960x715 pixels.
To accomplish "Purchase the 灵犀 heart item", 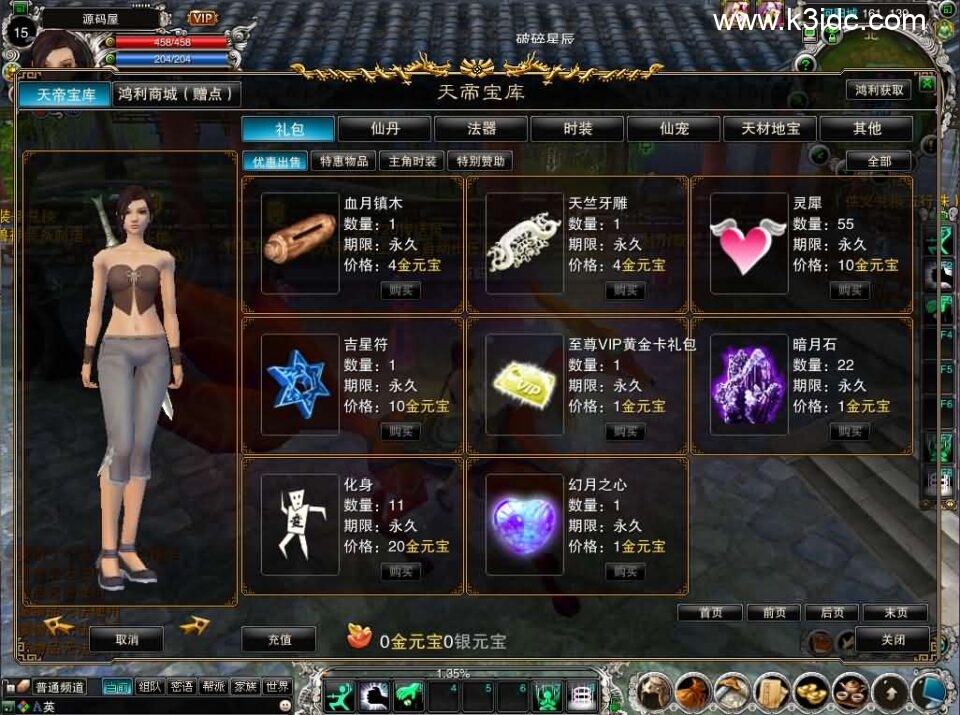I will 849,290.
